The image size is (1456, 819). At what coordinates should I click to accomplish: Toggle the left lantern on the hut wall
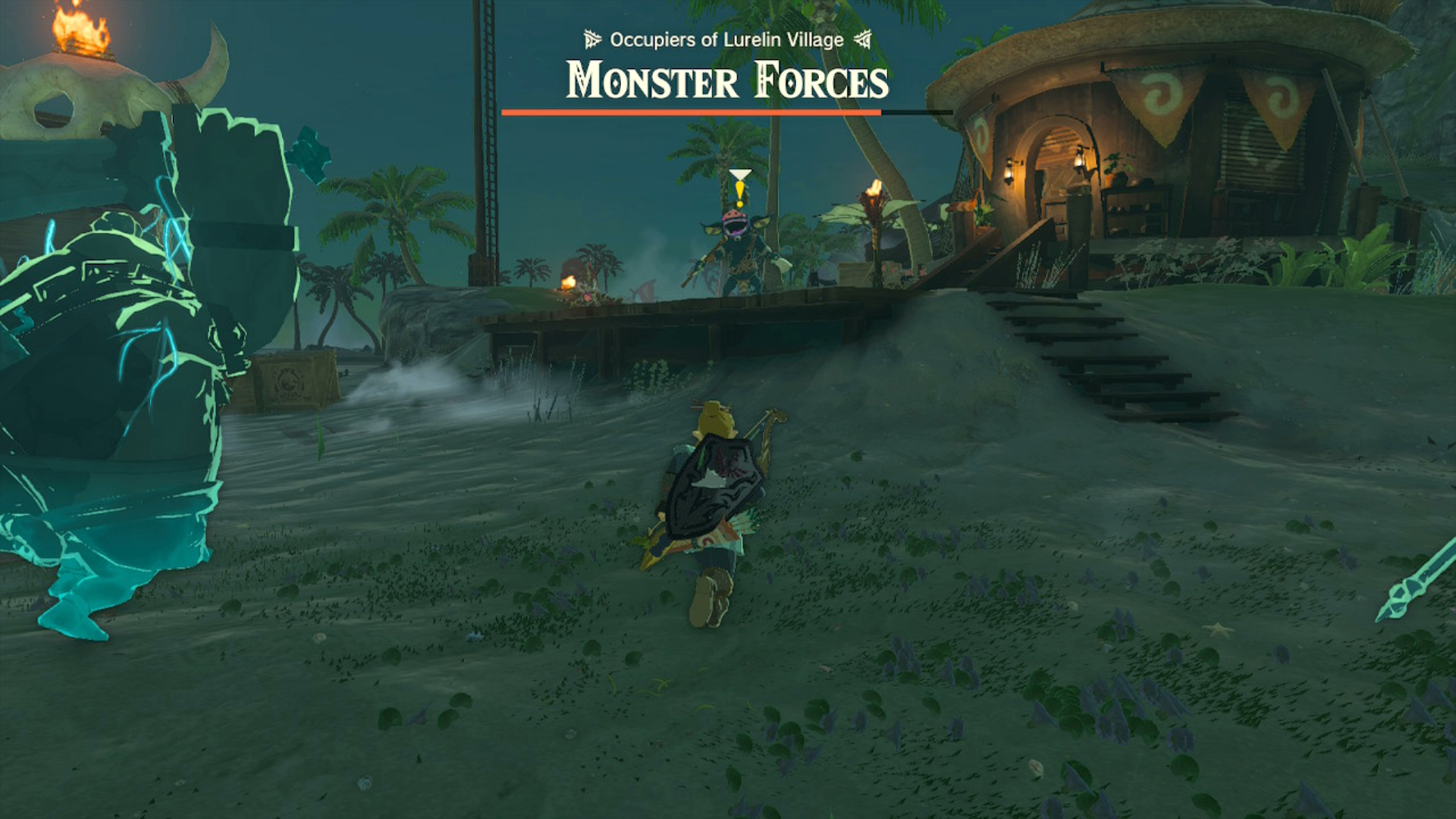(x=1009, y=168)
